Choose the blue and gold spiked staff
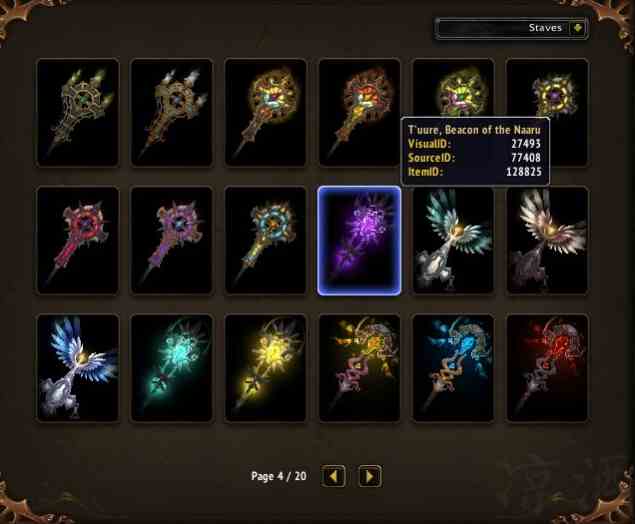Screen dimensions: 635x524 pos(265,240)
